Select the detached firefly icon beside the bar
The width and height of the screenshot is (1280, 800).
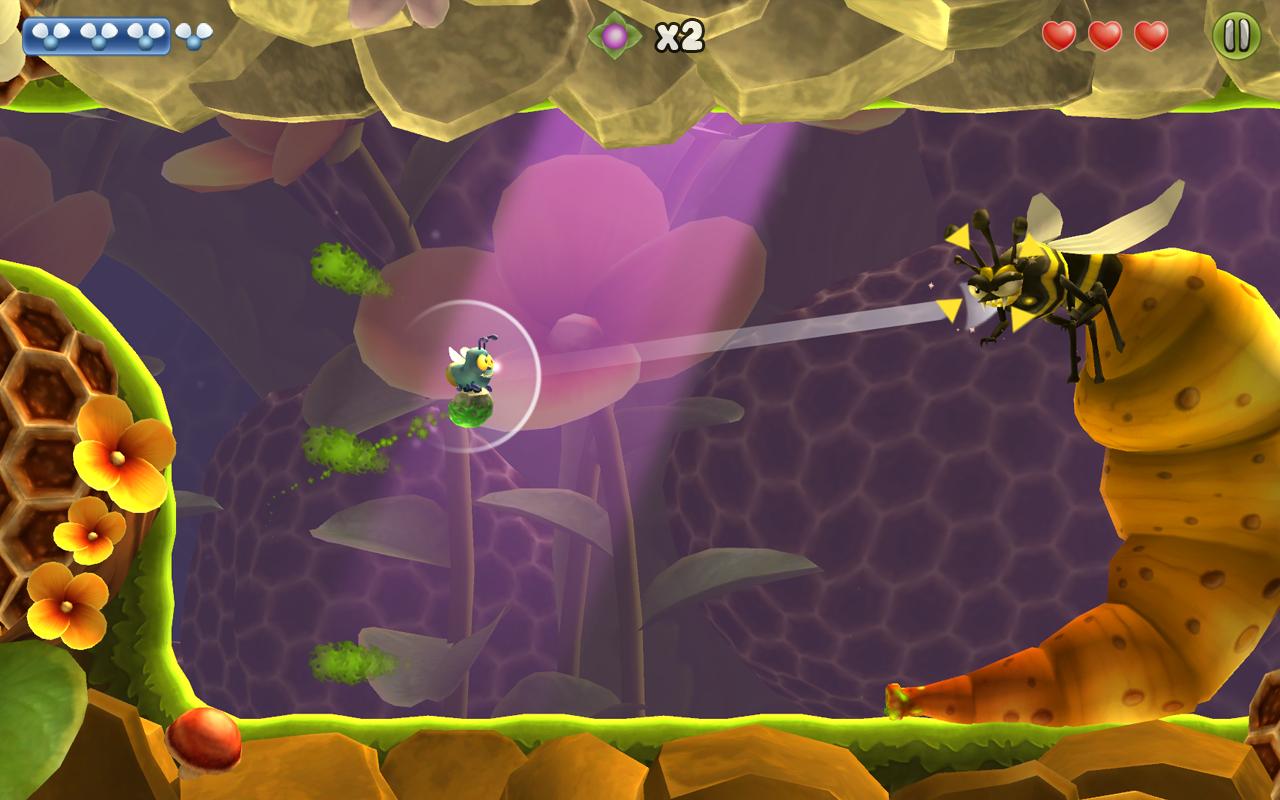[x=191, y=36]
